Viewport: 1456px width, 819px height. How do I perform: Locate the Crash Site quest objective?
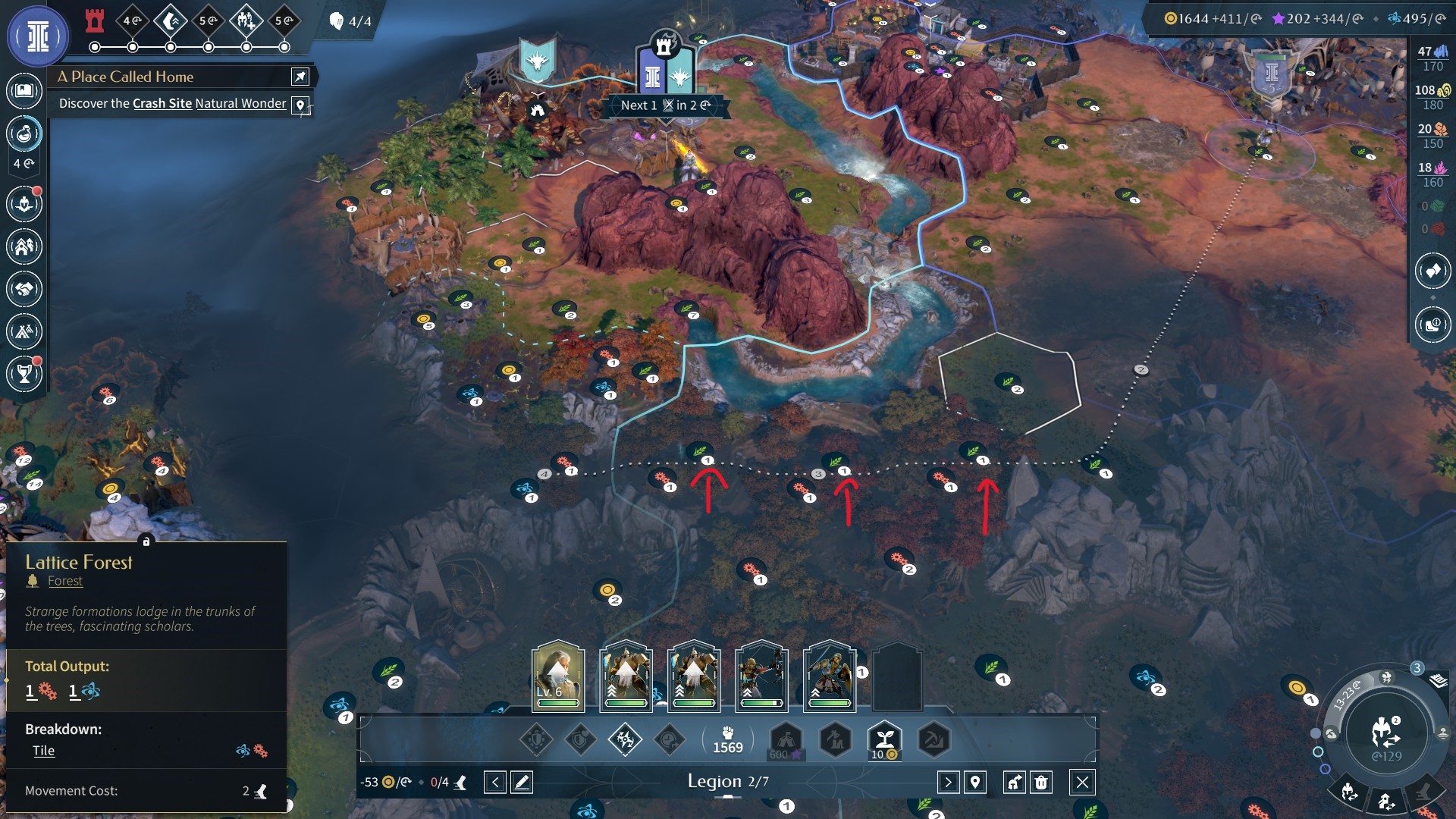point(301,105)
